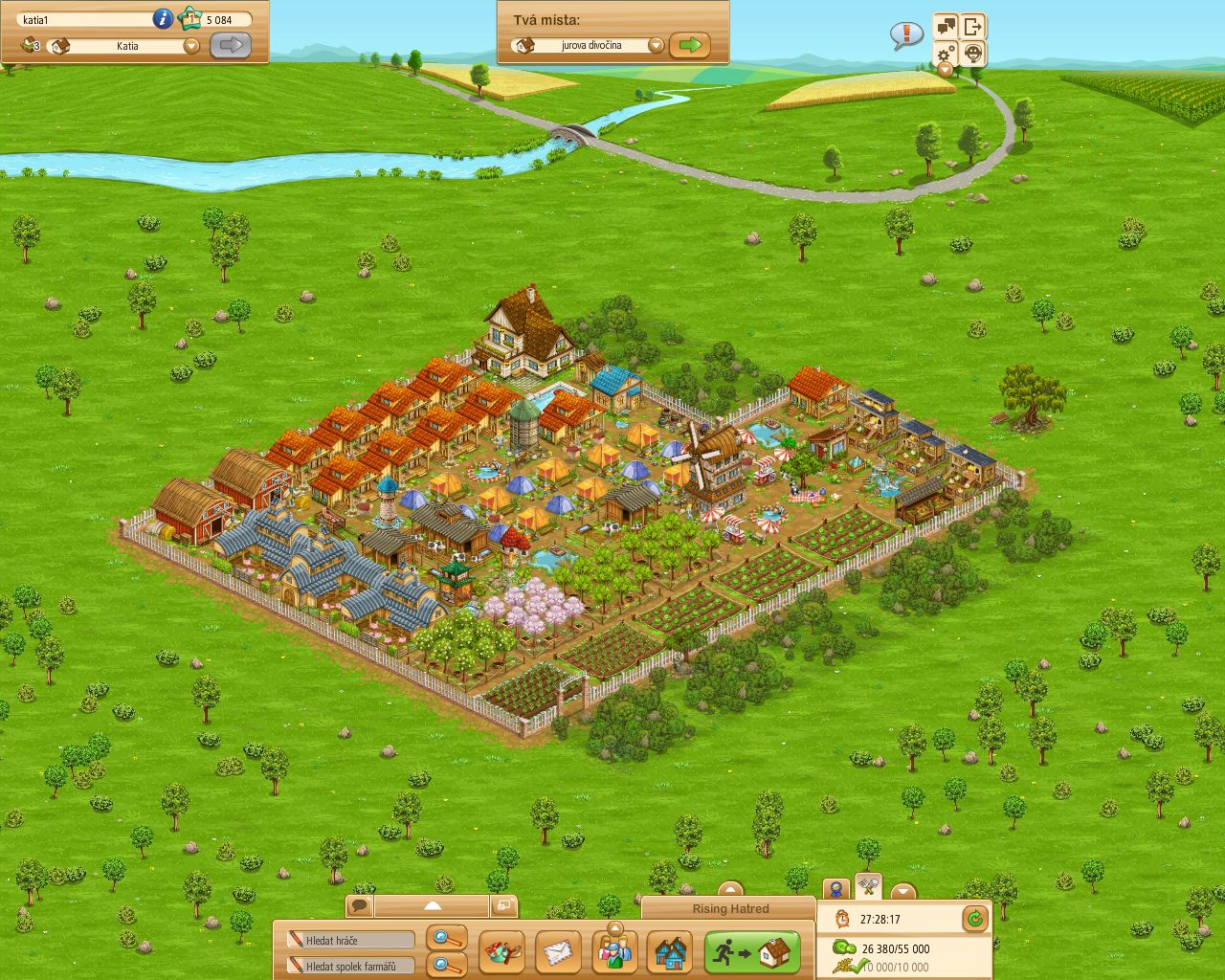Open the neighborhood panel with the houses icon
Screen dimensions: 1225x980
[x=672, y=950]
